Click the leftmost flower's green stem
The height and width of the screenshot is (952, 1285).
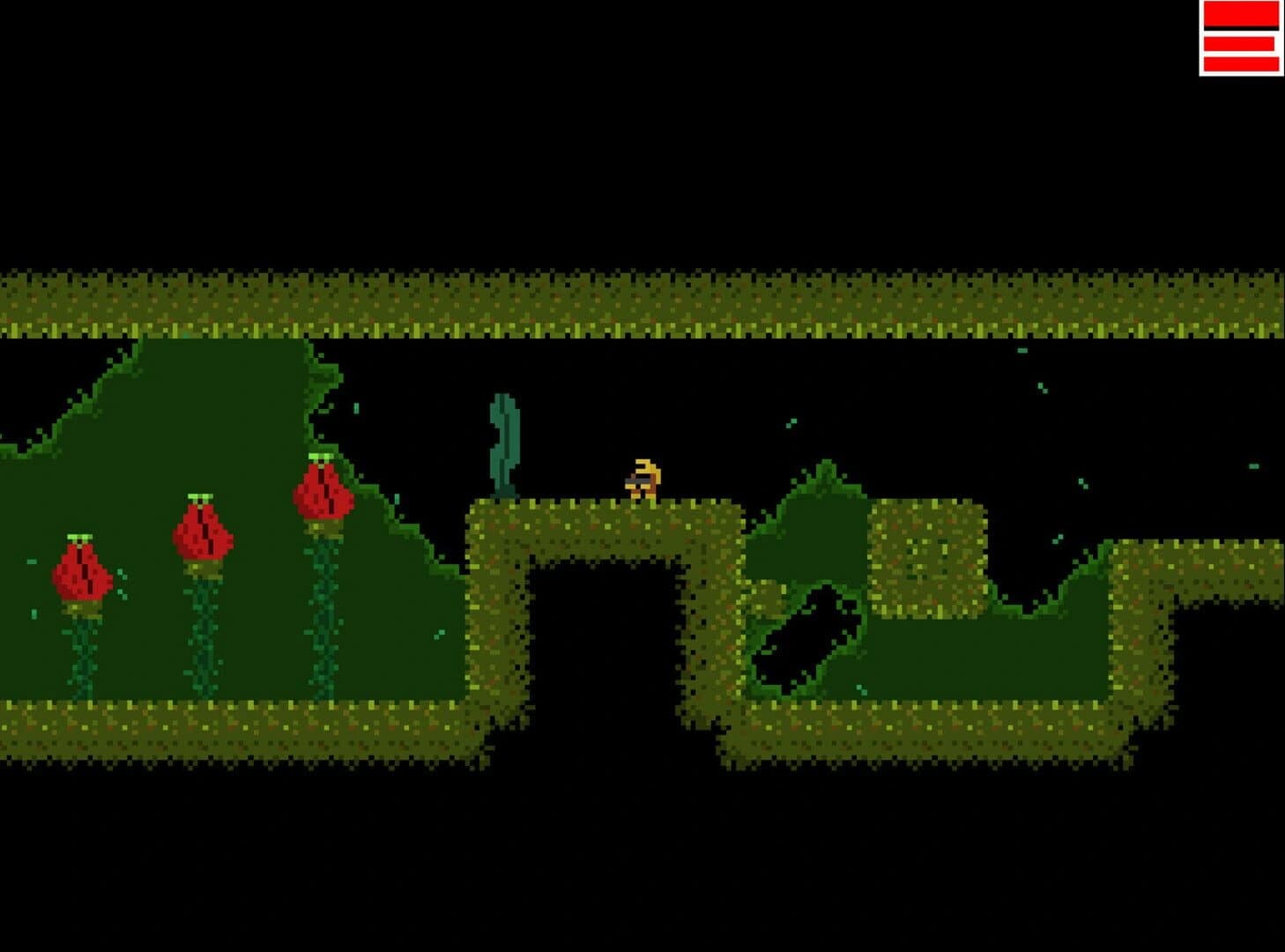point(82,652)
